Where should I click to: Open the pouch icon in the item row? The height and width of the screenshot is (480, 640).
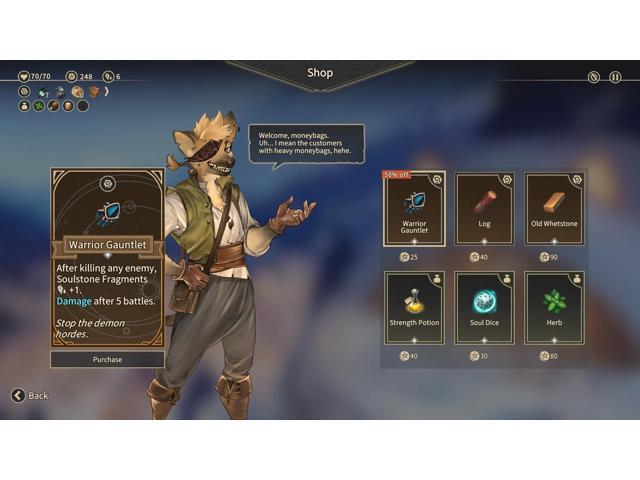[24, 105]
